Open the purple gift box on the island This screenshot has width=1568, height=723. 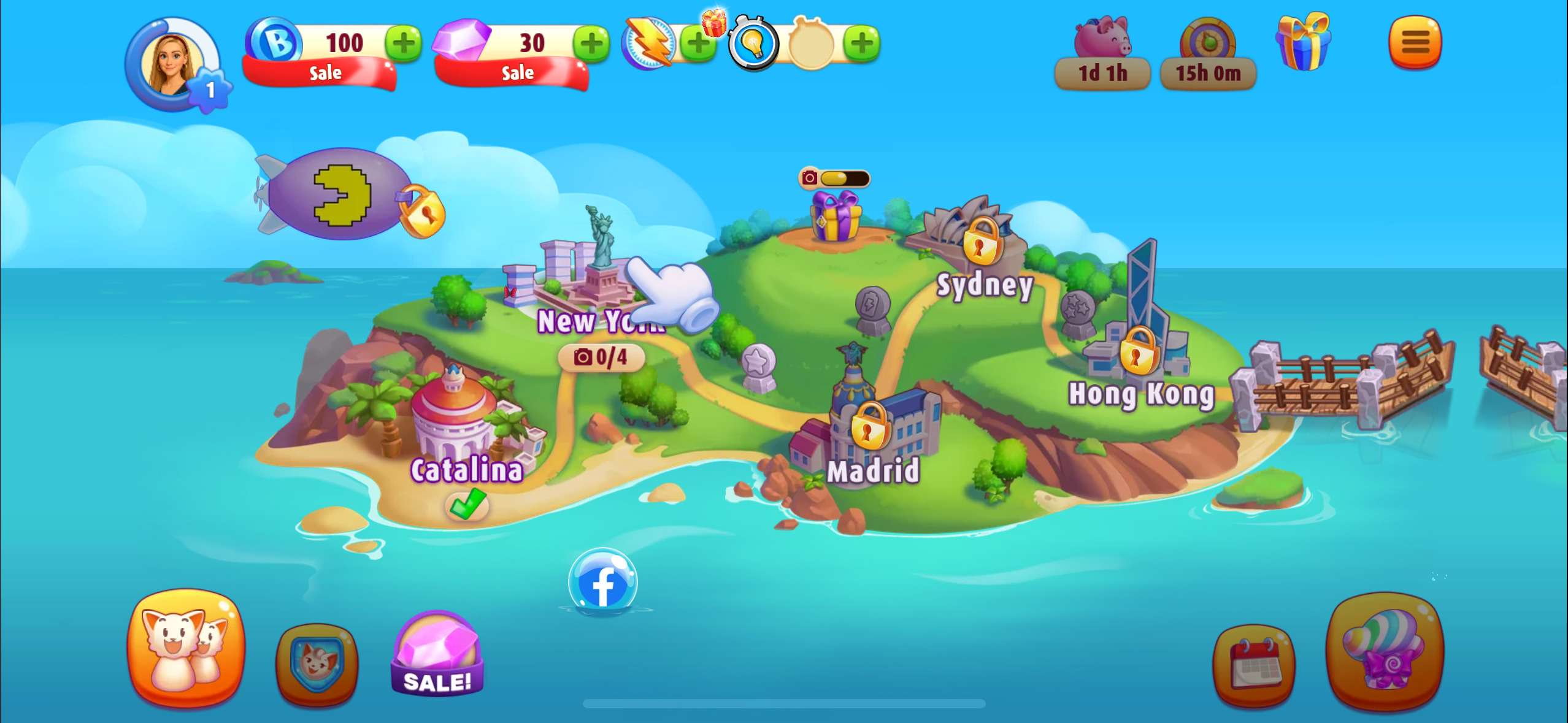pos(835,216)
